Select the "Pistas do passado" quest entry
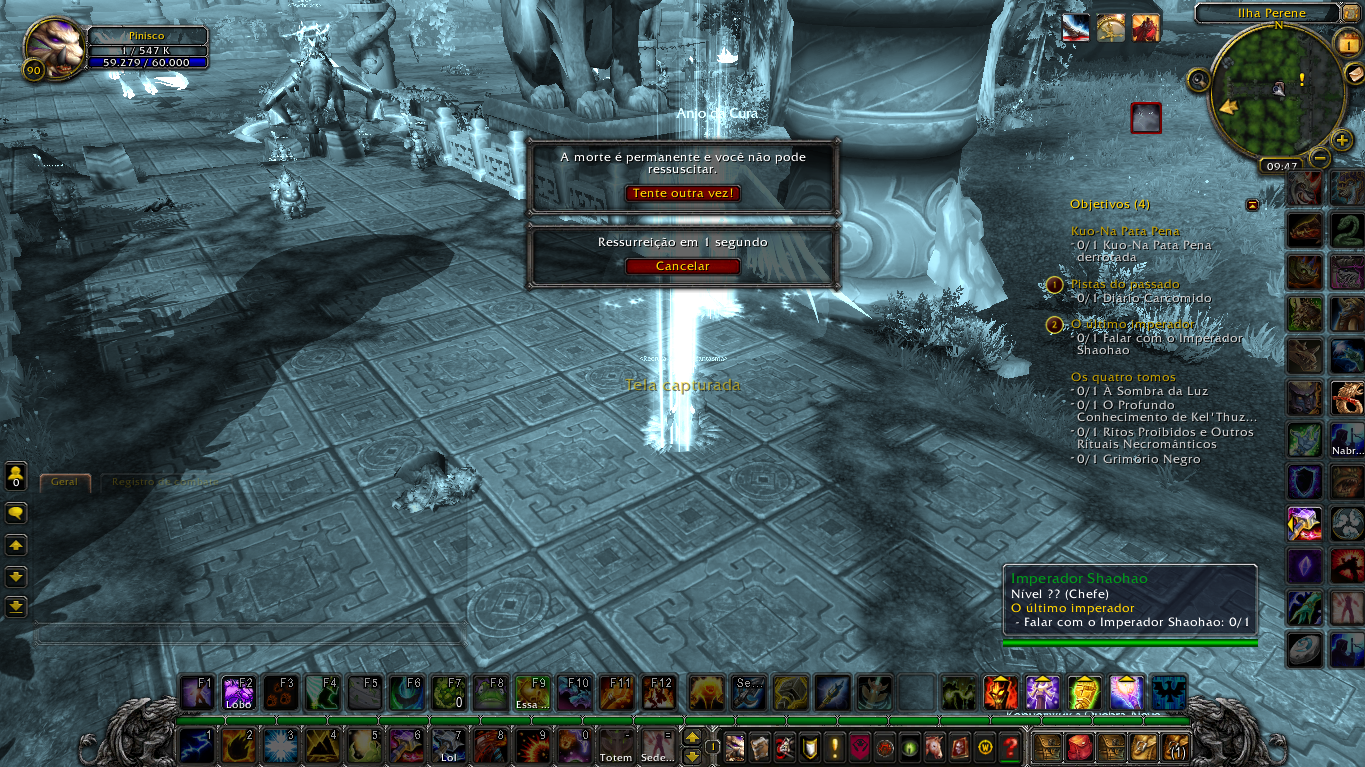 tap(1124, 284)
